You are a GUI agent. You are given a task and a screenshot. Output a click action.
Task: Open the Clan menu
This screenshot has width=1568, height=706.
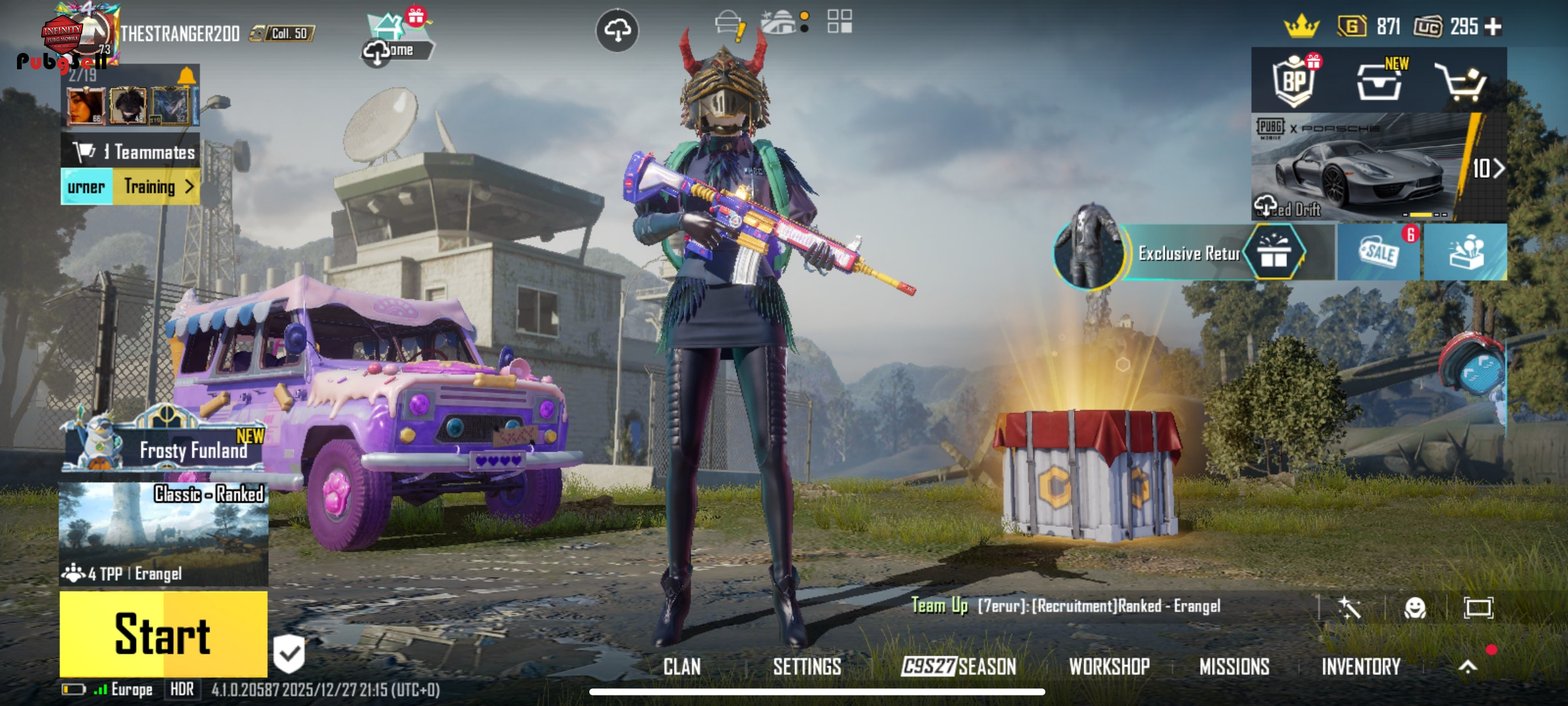click(x=681, y=667)
